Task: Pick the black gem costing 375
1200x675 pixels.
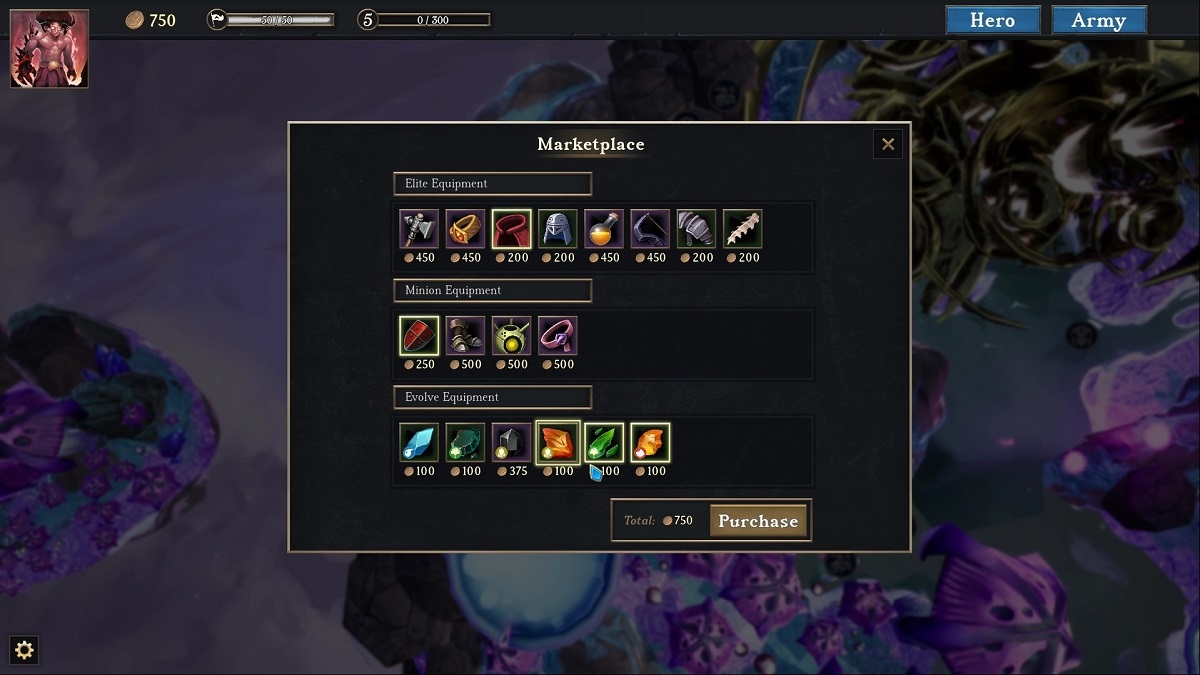Action: (x=511, y=443)
